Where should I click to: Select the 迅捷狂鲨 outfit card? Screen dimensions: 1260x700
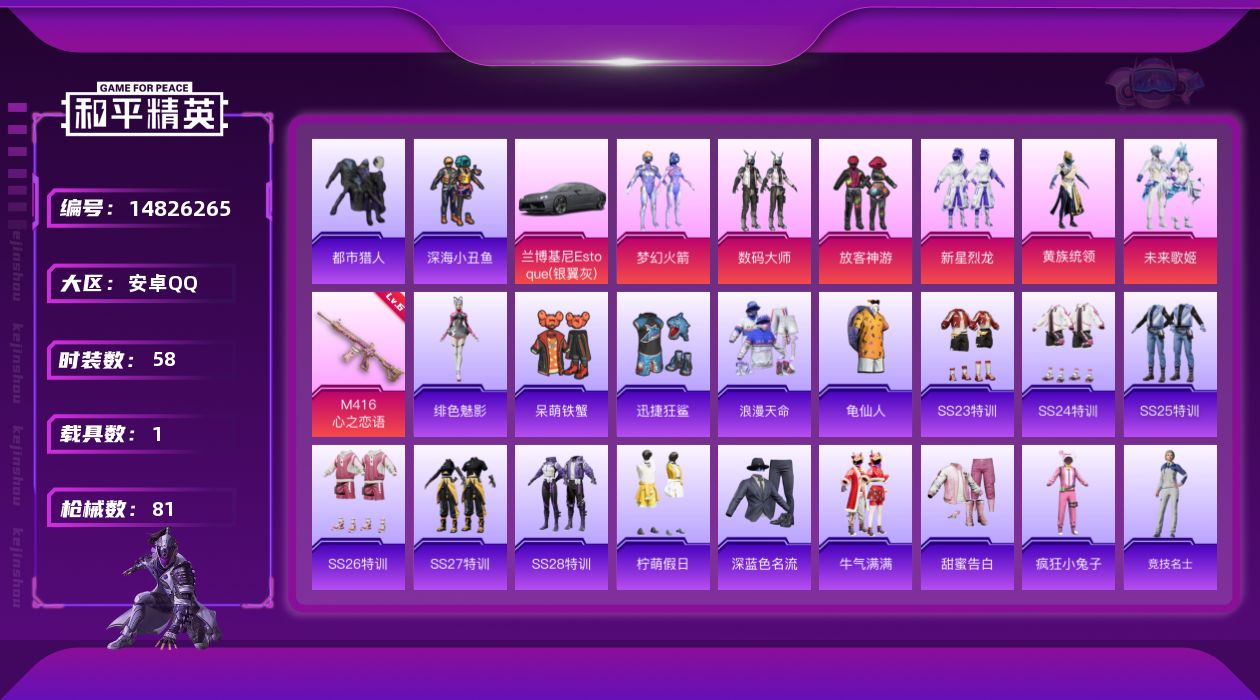tap(663, 364)
